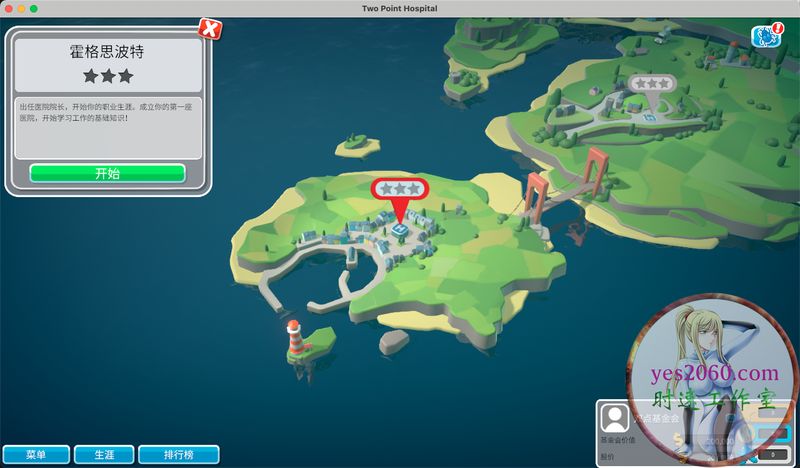Start the 霍格思波特 hospital level
Image resolution: width=800 pixels, height=468 pixels.
[107, 173]
